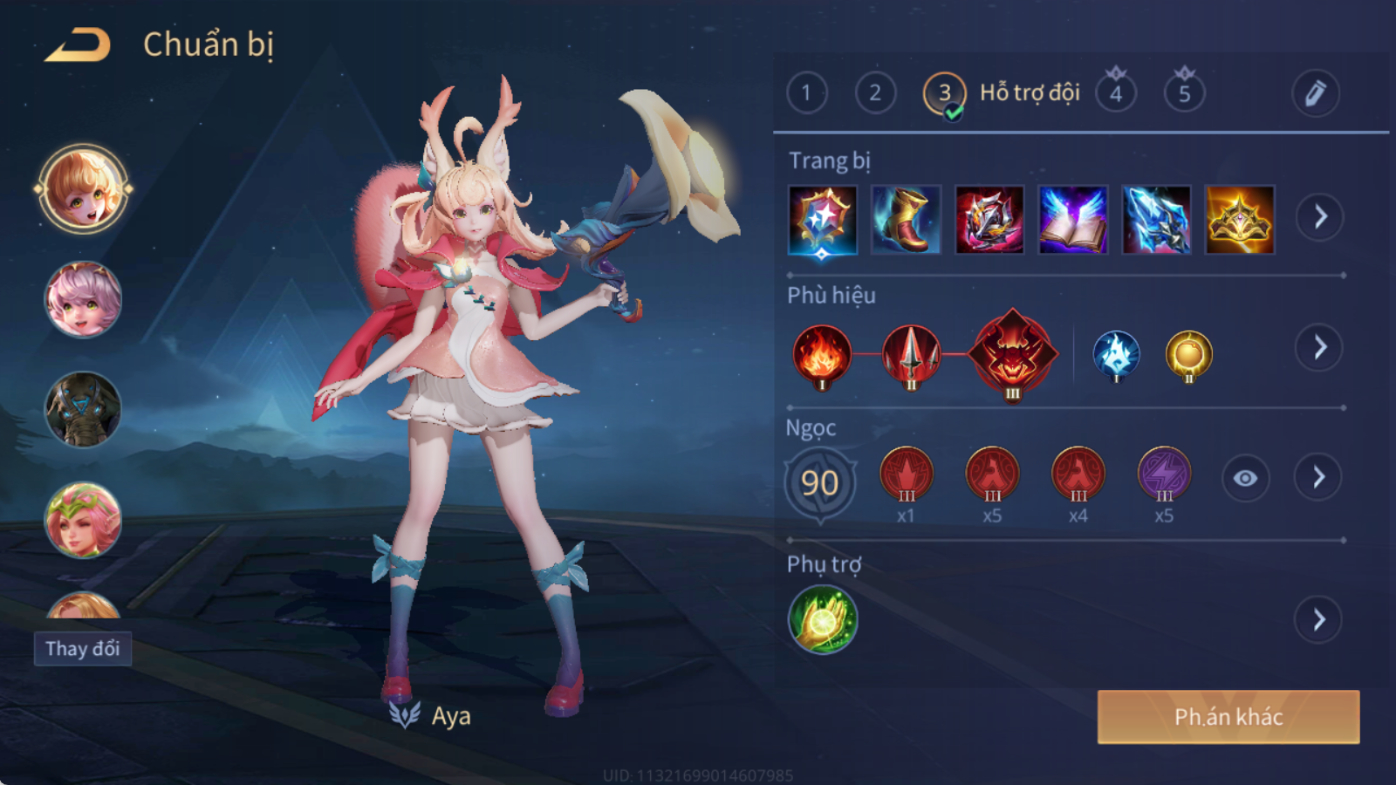Click the Thay đổi hero change button
This screenshot has height=785, width=1396.
(x=83, y=648)
